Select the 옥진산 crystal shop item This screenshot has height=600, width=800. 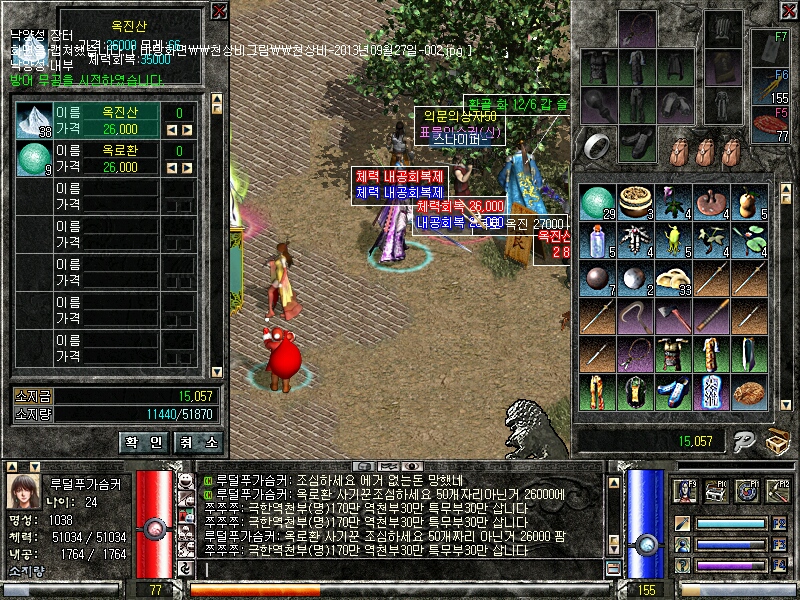[34, 121]
